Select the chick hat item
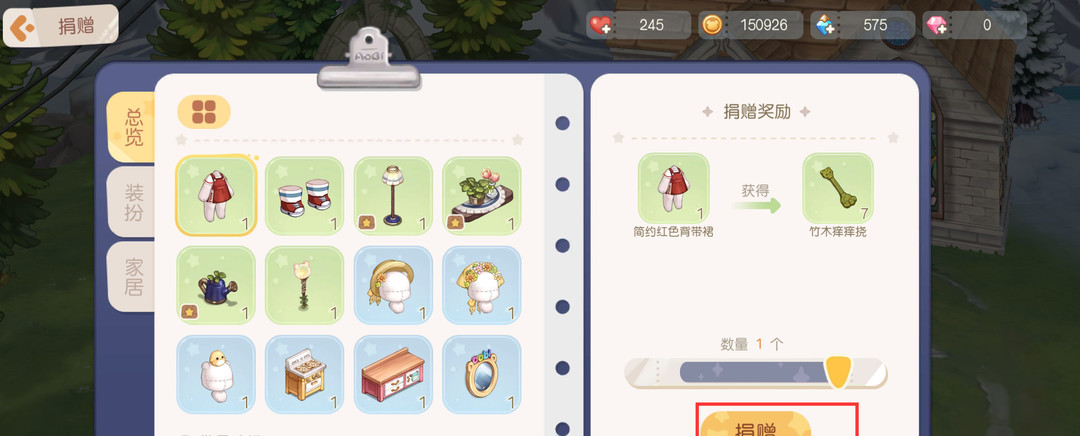Screen dimensions: 1080x436 [216, 374]
